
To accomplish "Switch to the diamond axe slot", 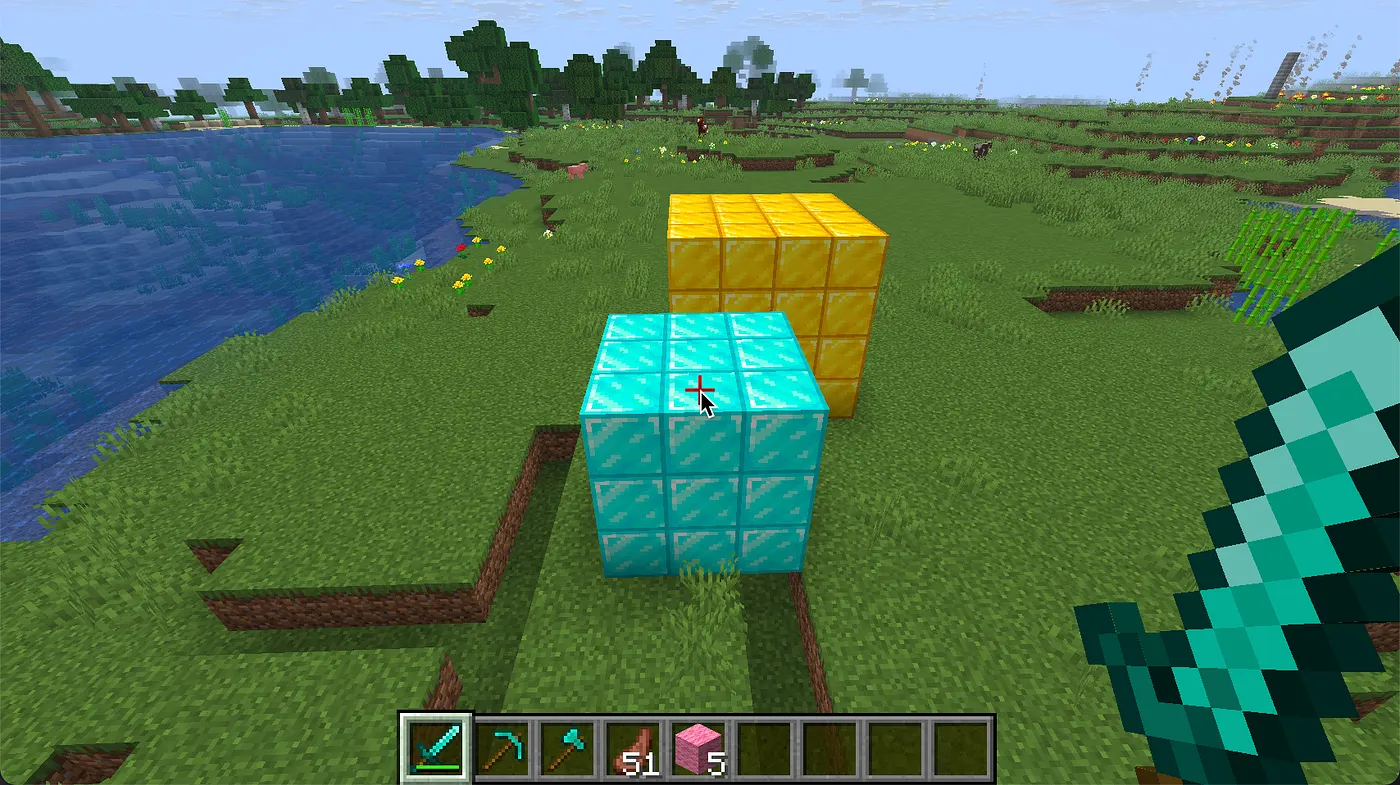I will coord(567,748).
